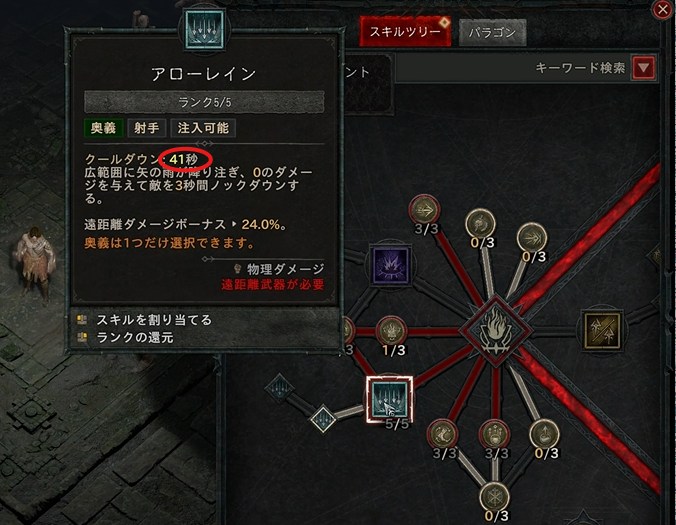Select the Arrow Rain skill node ranked 5/5
Viewport: 676px width, 525px height.
388,399
